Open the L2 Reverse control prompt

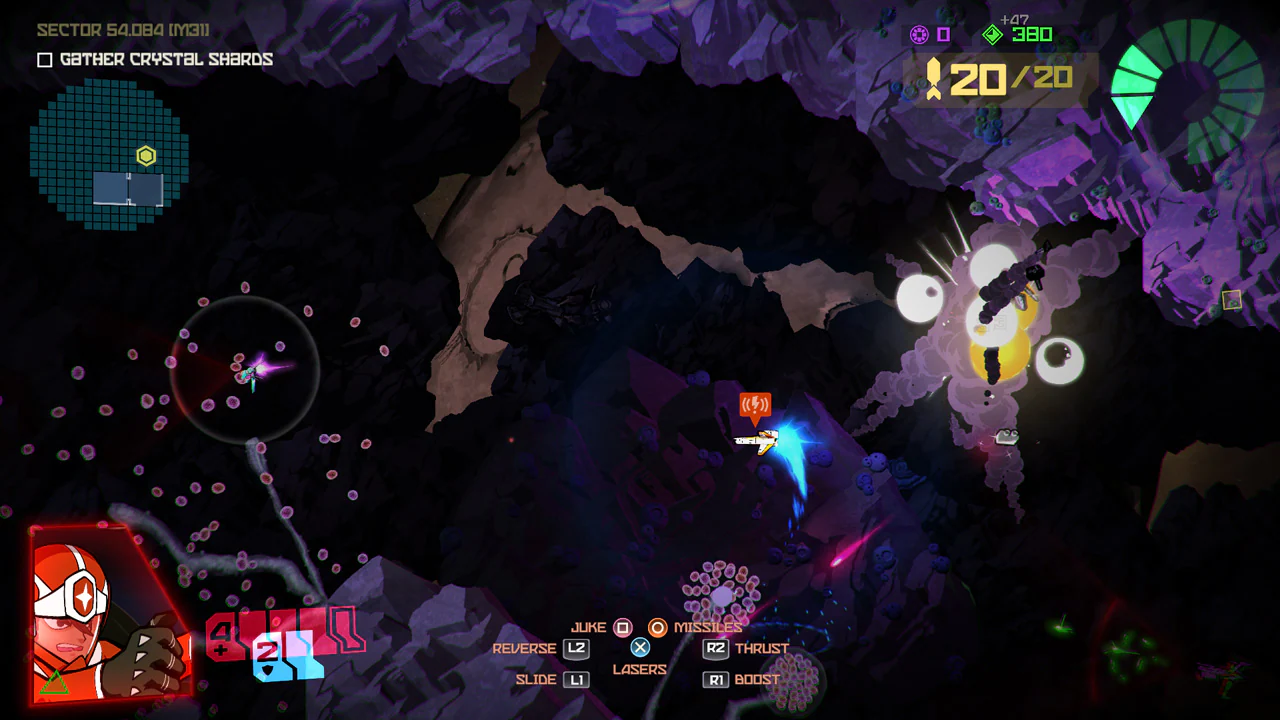point(575,648)
